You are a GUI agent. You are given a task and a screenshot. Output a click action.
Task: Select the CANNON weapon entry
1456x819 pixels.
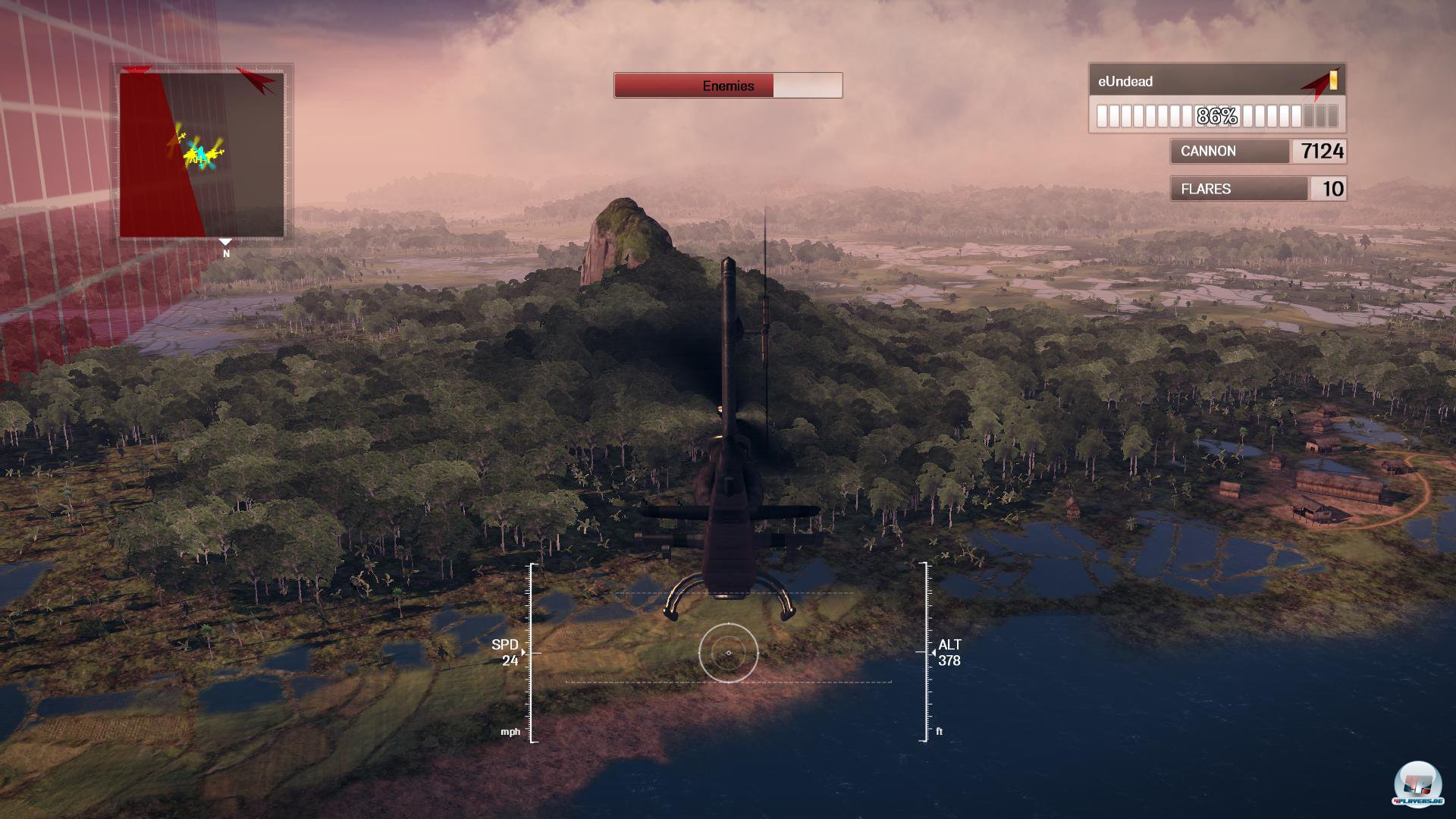pyautogui.click(x=1257, y=152)
